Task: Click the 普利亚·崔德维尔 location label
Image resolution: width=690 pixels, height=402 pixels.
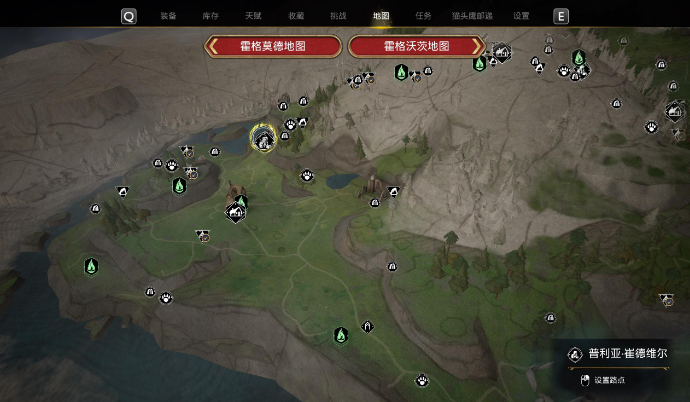Action: click(623, 354)
